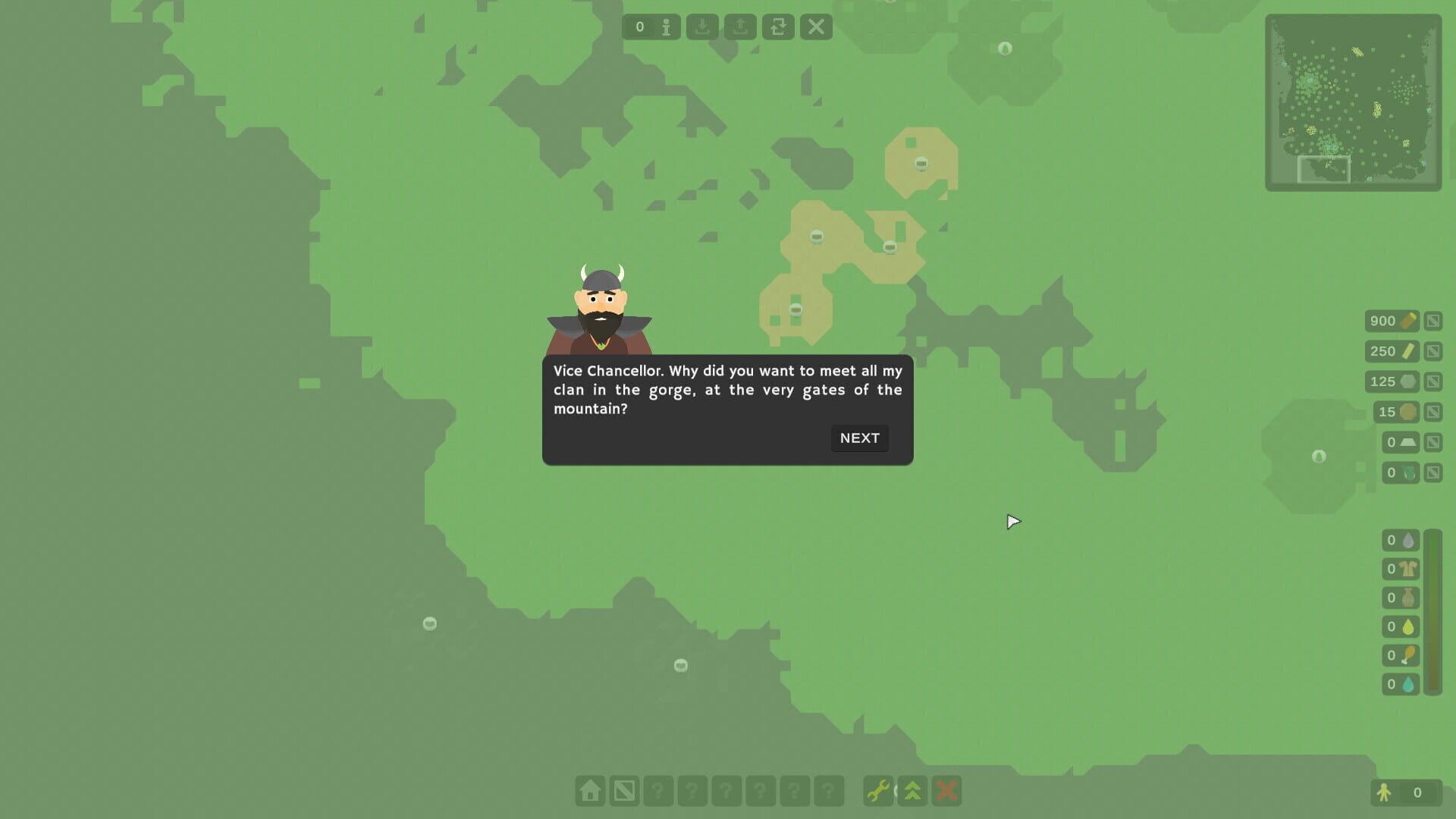Expand the first question-mark building slot
Viewport: 1456px width, 819px height.
click(657, 791)
